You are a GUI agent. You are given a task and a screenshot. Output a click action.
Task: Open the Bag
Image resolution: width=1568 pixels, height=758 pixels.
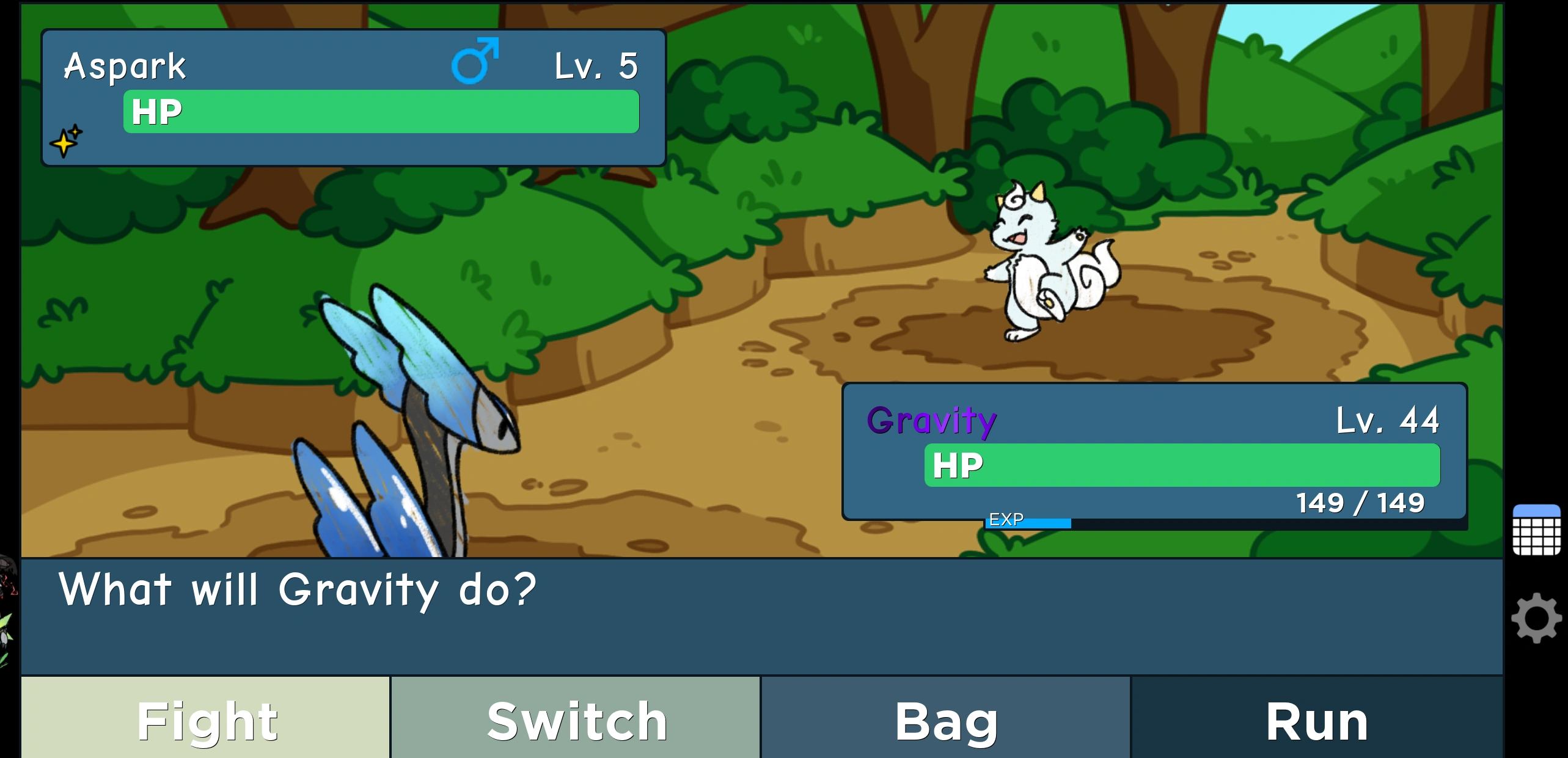945,721
